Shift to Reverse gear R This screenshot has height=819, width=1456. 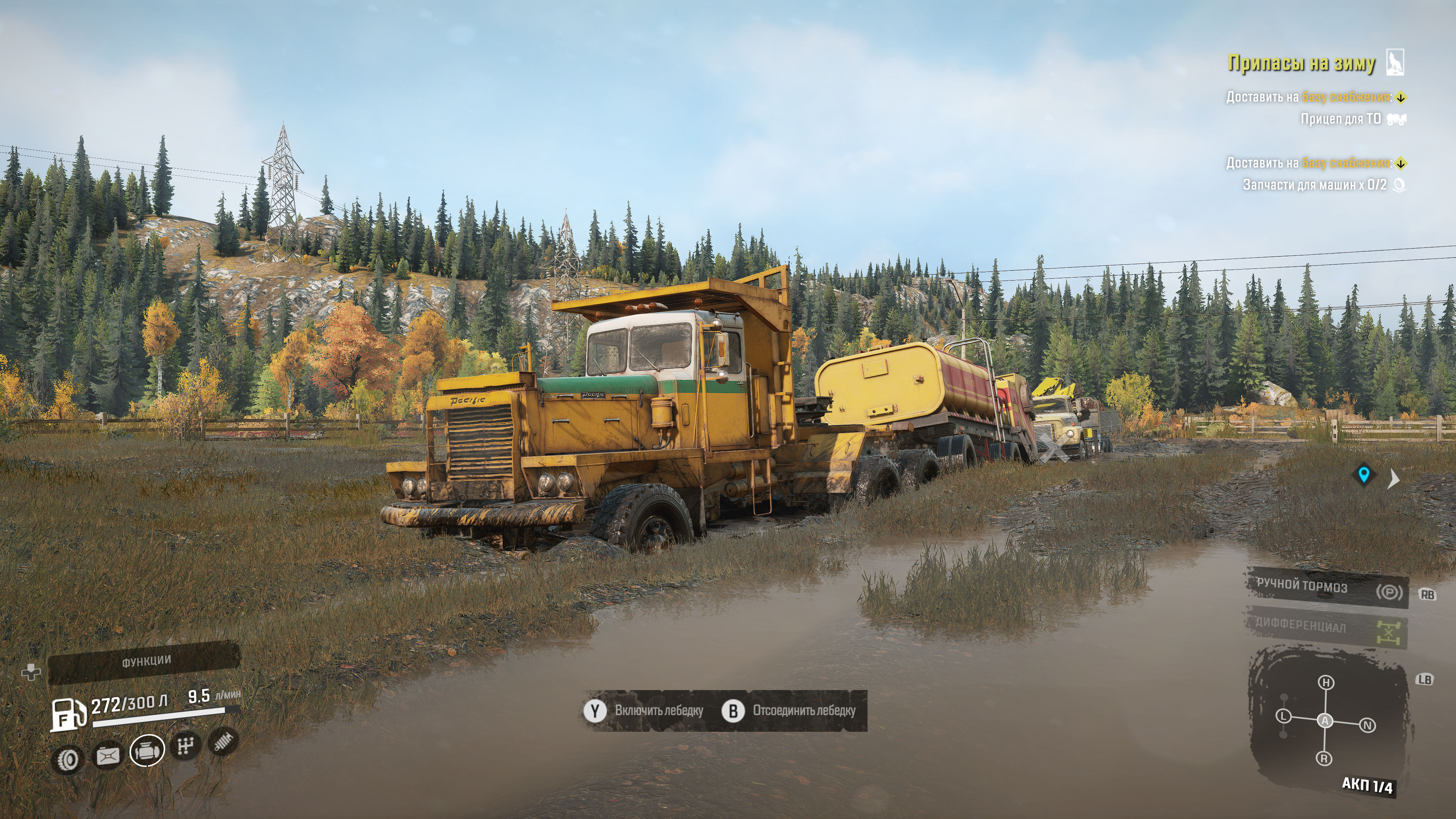click(x=1324, y=758)
